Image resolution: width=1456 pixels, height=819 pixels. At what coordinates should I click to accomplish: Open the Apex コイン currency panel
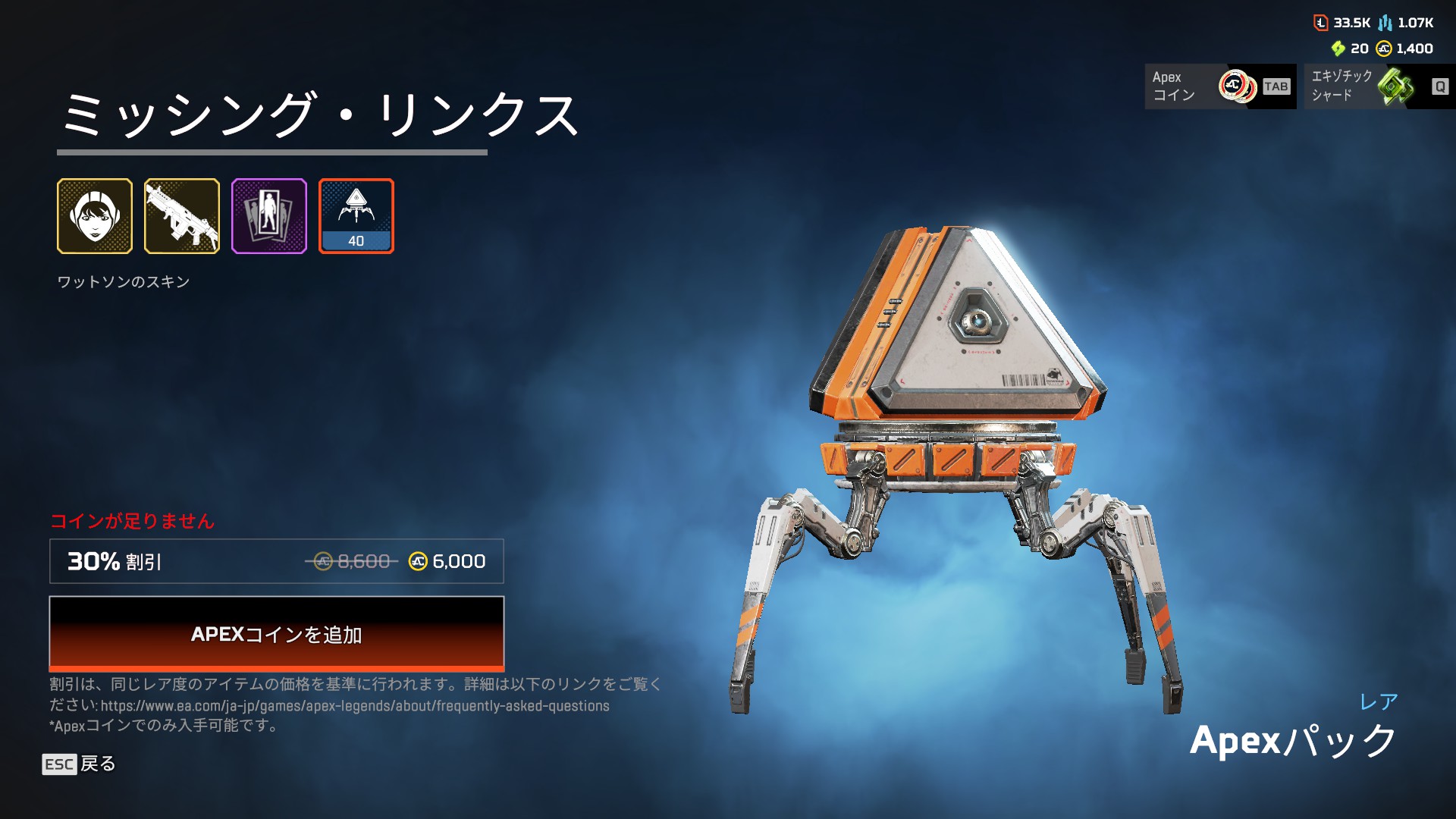(1220, 86)
